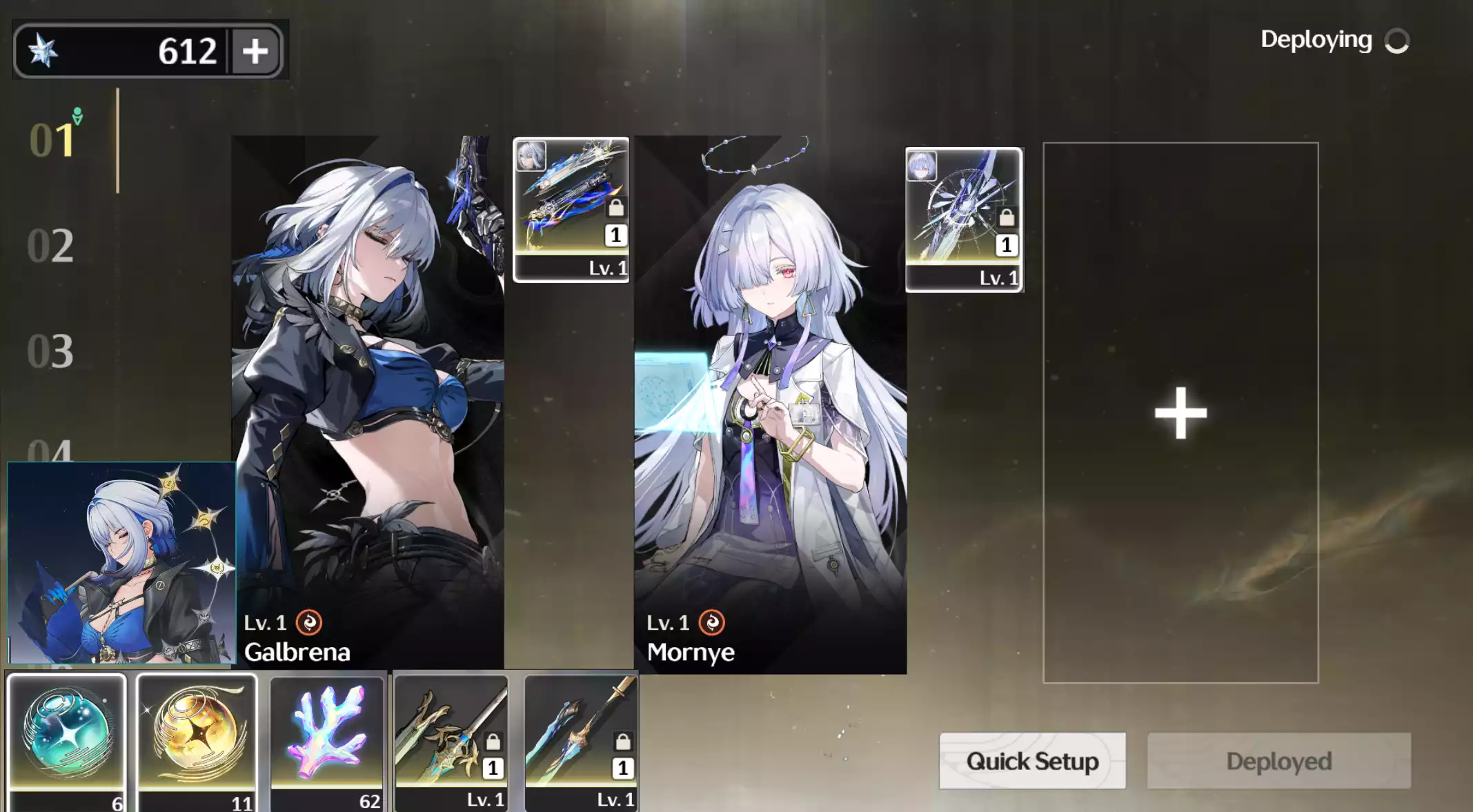
Task: Select the Mornye character card
Action: click(x=770, y=400)
